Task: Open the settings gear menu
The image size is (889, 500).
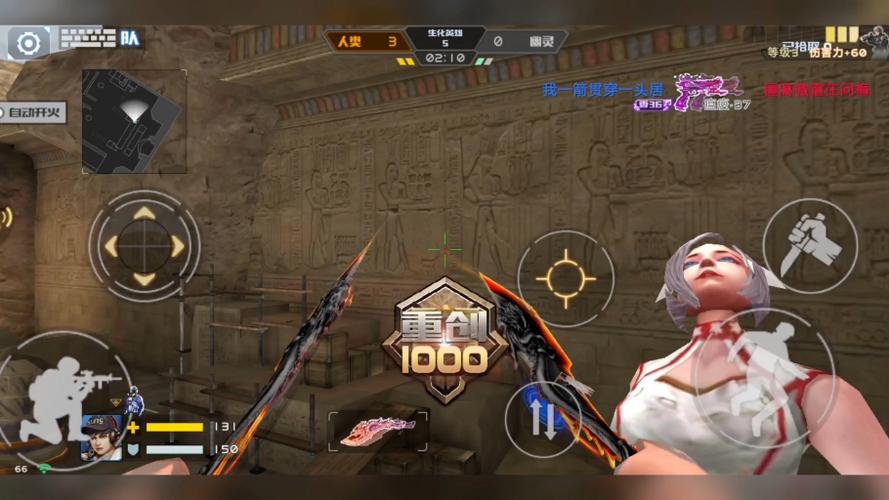Action: click(29, 43)
